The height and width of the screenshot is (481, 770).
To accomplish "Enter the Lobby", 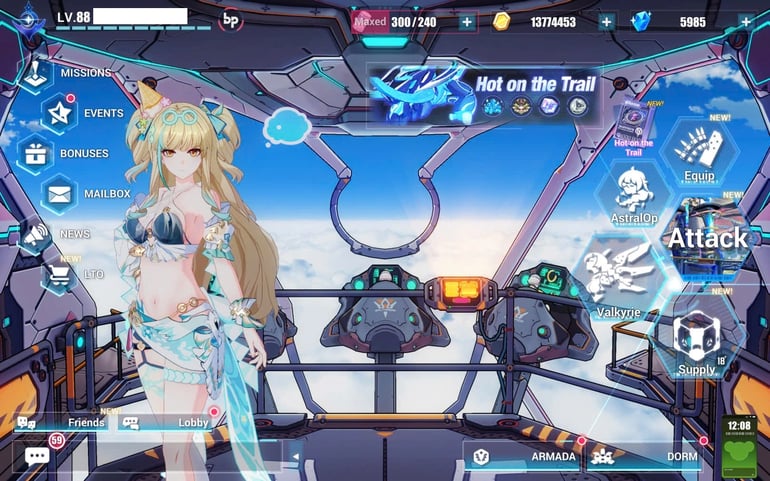I will [x=165, y=423].
